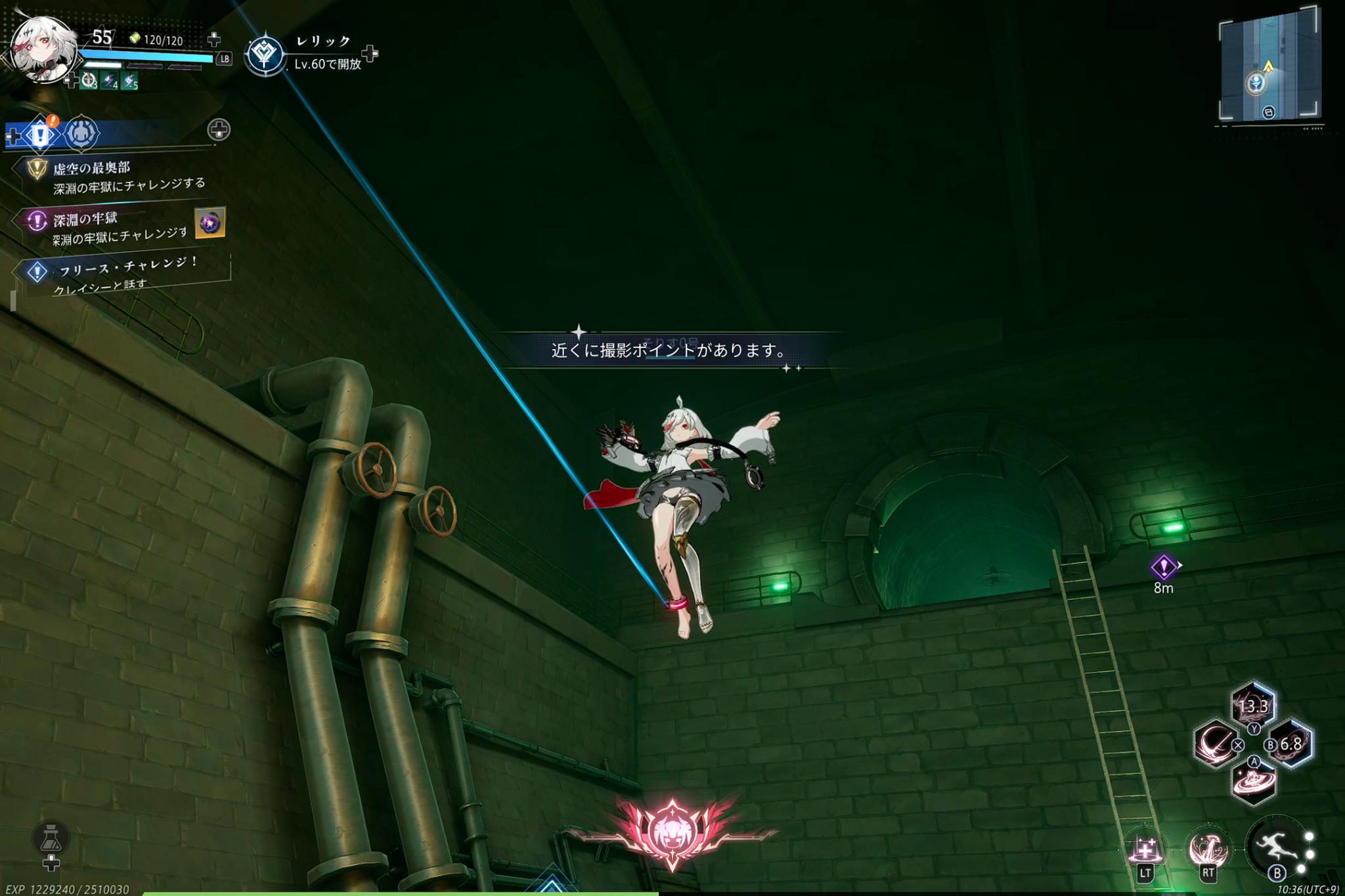Viewport: 1345px width, 896px height.
Task: Activate the top skill showing 13.3 cooldown
Action: click(x=1253, y=705)
